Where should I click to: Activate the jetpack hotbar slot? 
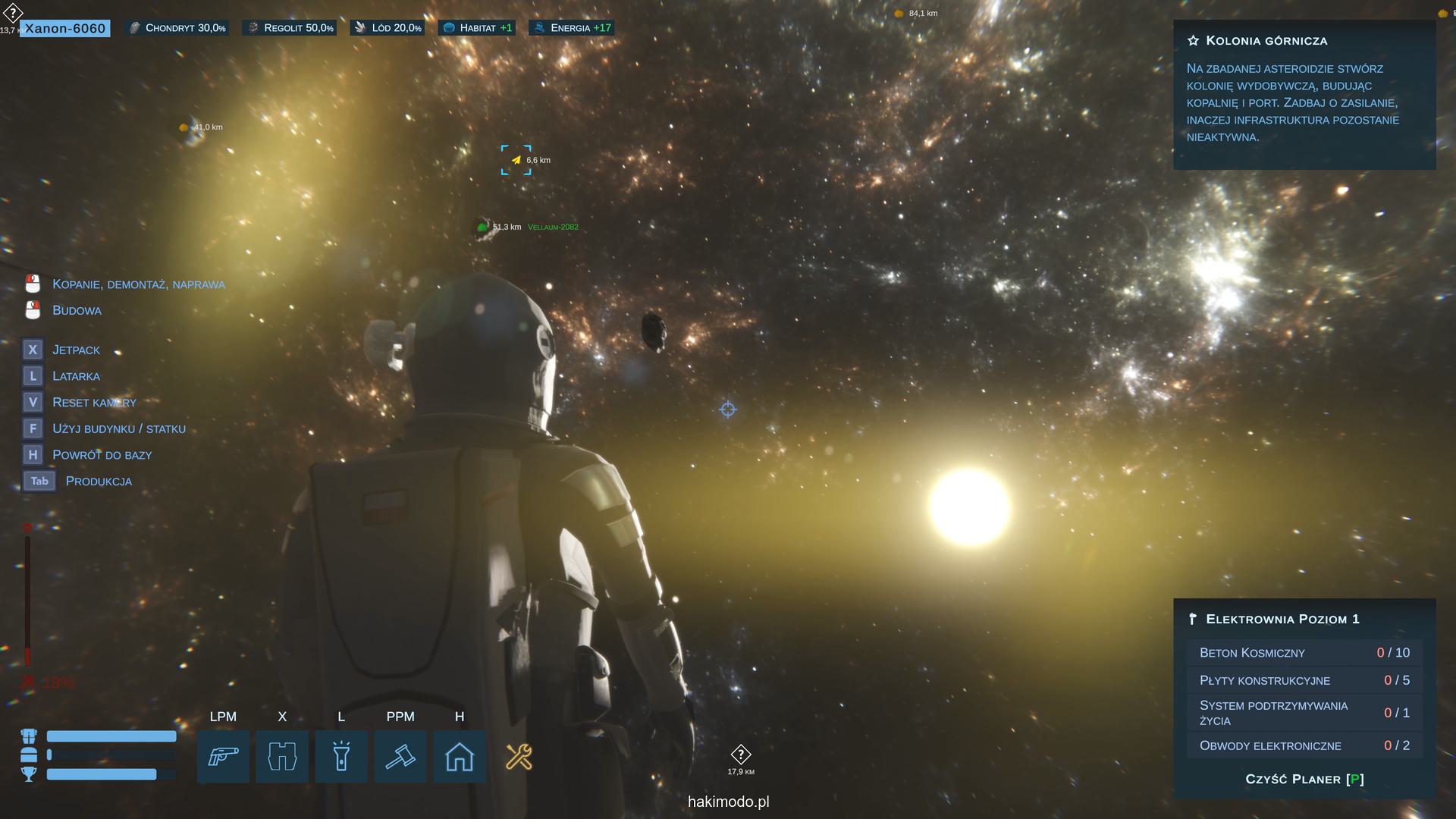coord(282,756)
